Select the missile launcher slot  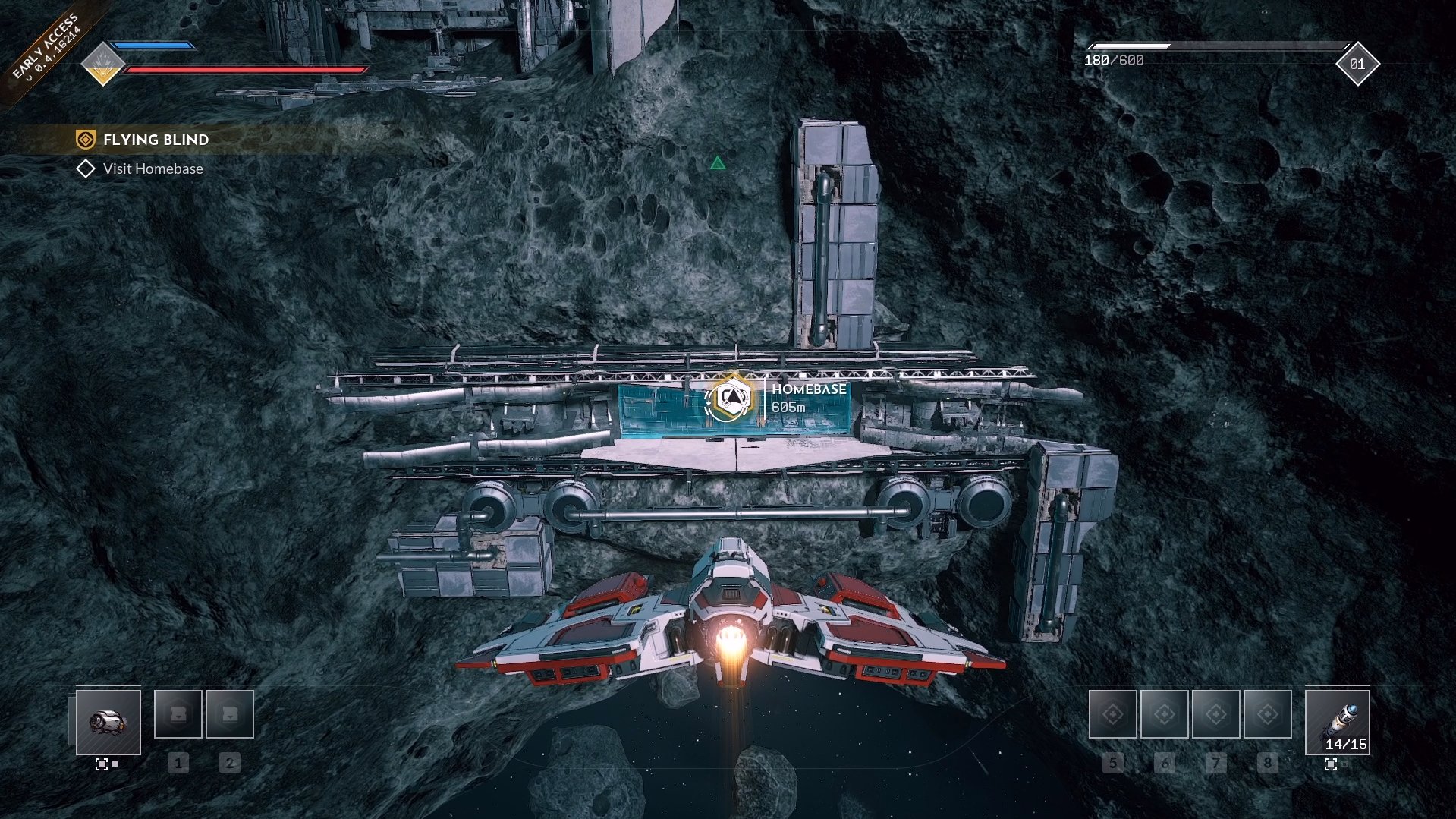click(1337, 722)
